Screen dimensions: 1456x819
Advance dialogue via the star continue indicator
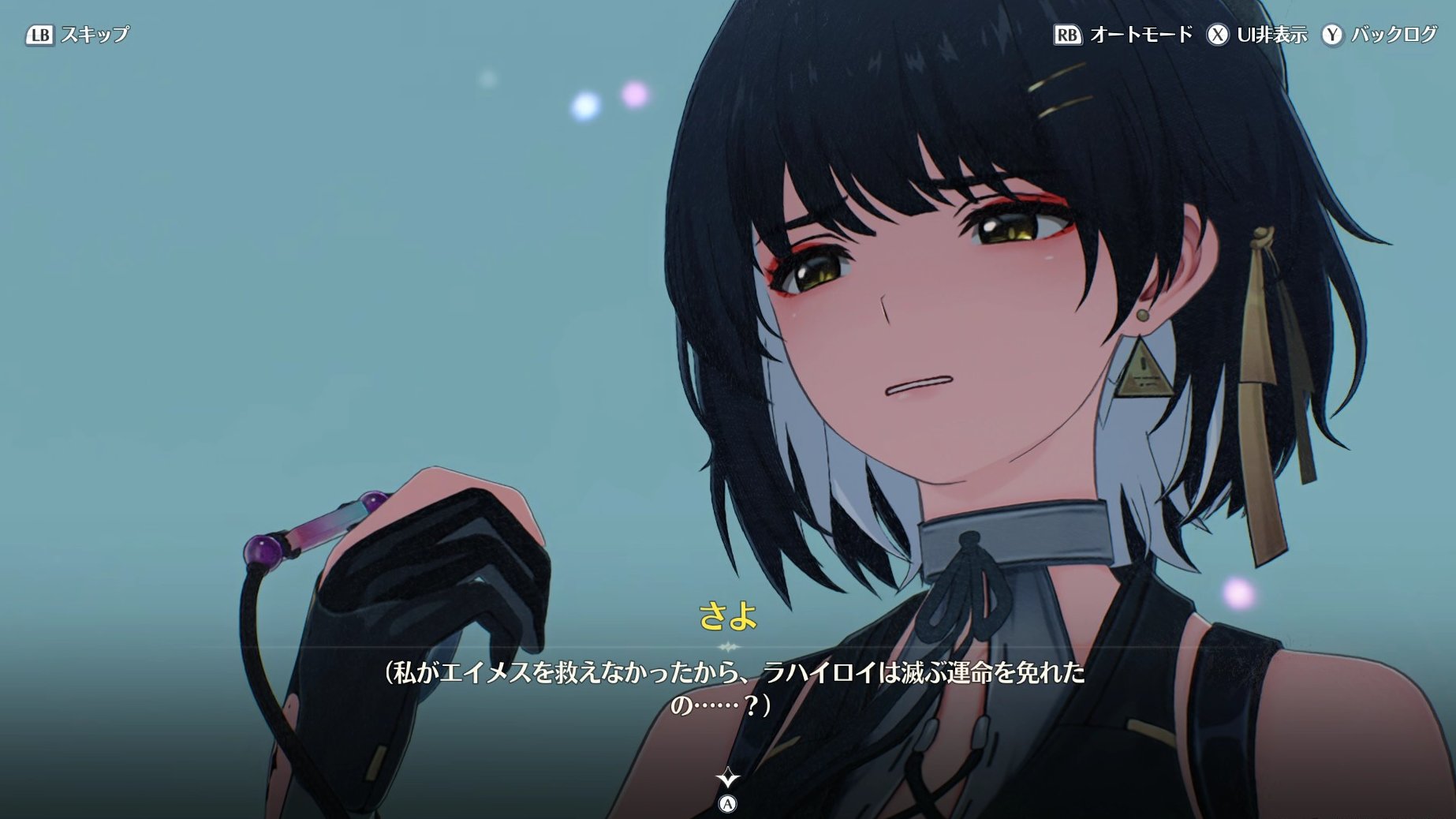point(727,780)
